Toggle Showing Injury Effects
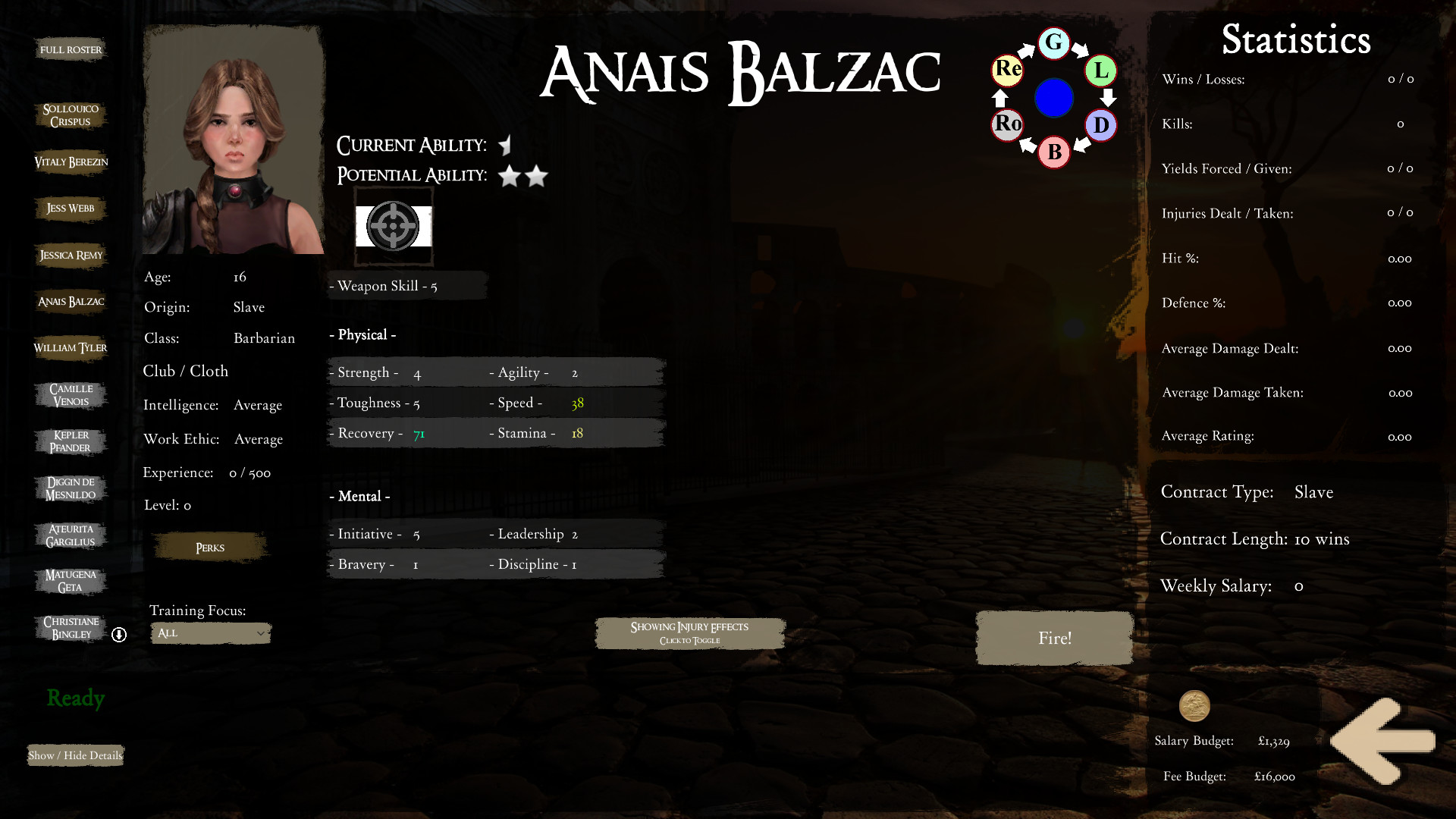The height and width of the screenshot is (819, 1456). (x=689, y=632)
